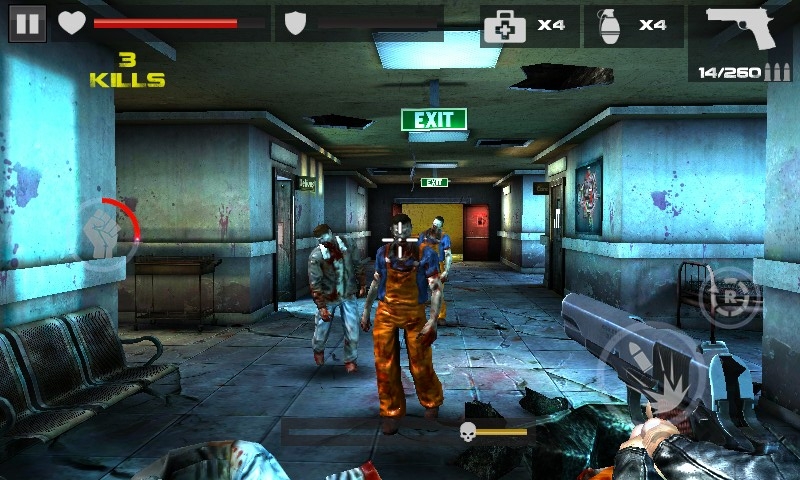Switch weapon via the pistol icon
Image resolution: width=800 pixels, height=480 pixels.
click(x=741, y=28)
